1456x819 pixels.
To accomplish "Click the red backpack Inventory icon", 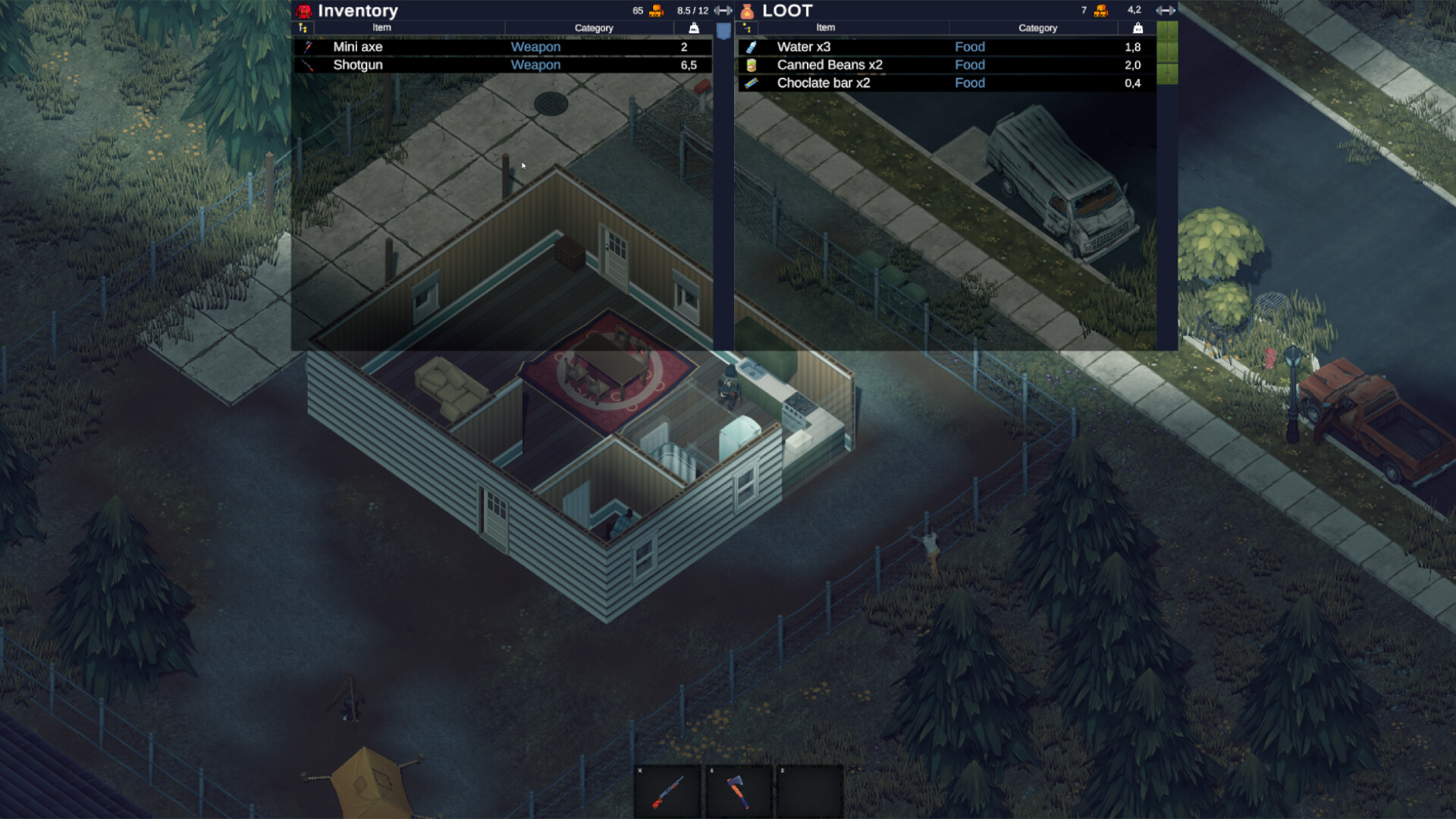I will pyautogui.click(x=304, y=11).
